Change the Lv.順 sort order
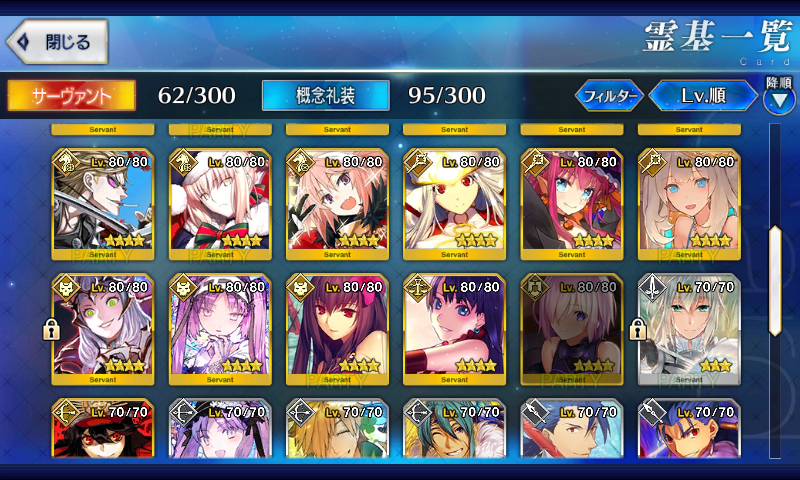 pos(702,96)
